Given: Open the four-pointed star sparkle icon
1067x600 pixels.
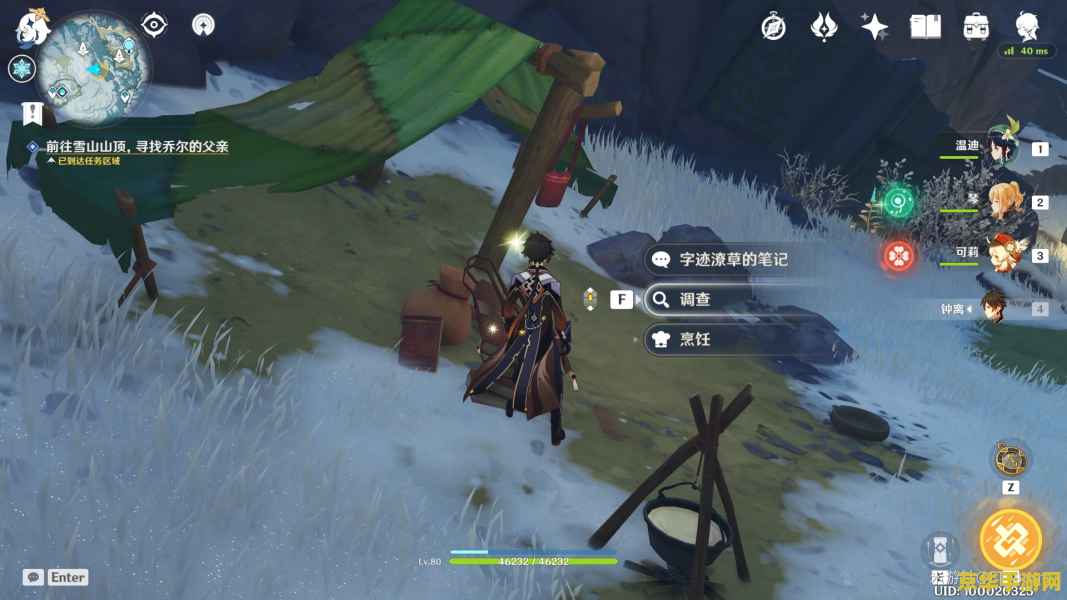Looking at the screenshot, I should pos(875,27).
